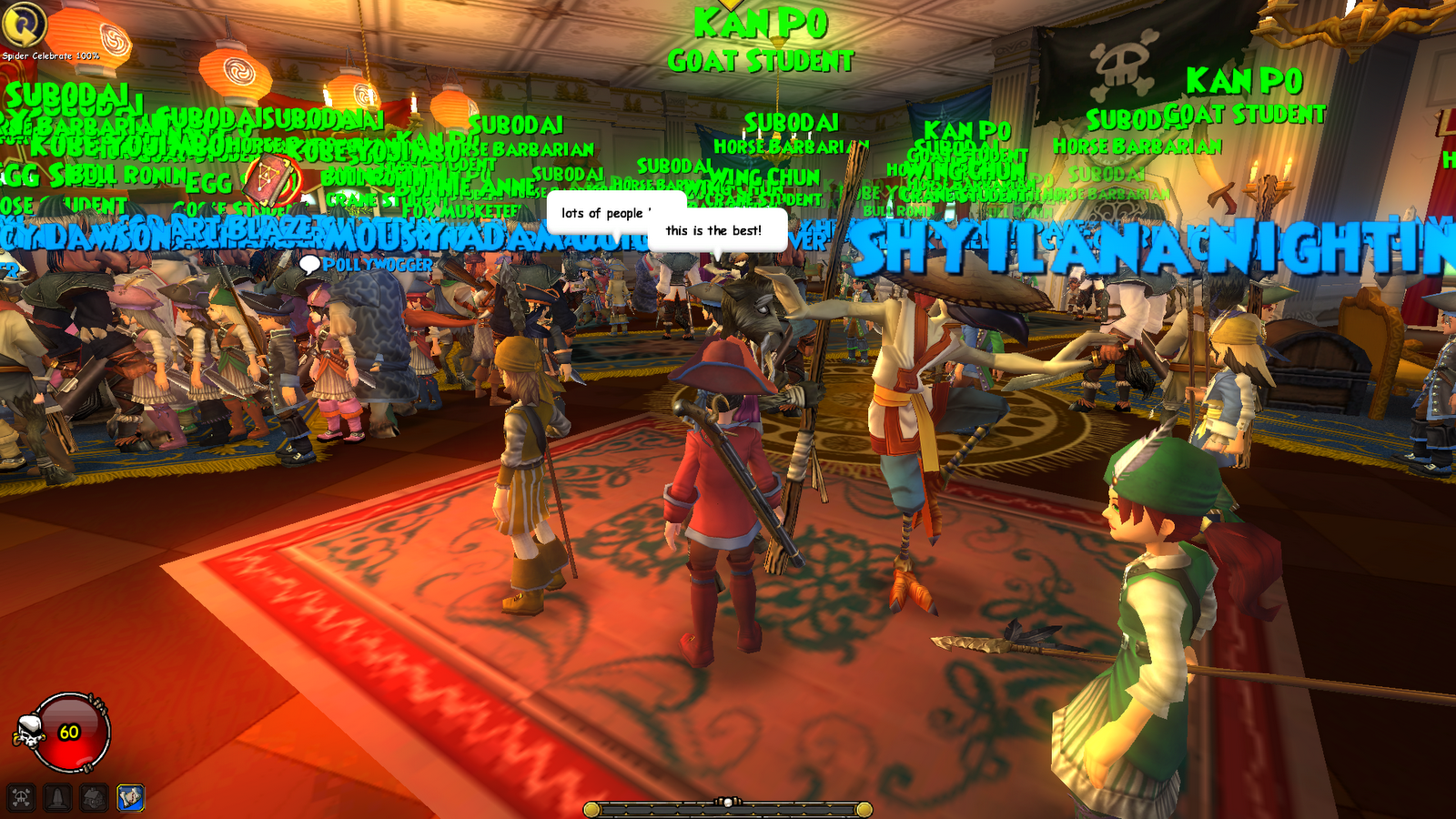Click the 'this is the best!' chat bubble
This screenshot has height=819, width=1456.
coord(715,232)
